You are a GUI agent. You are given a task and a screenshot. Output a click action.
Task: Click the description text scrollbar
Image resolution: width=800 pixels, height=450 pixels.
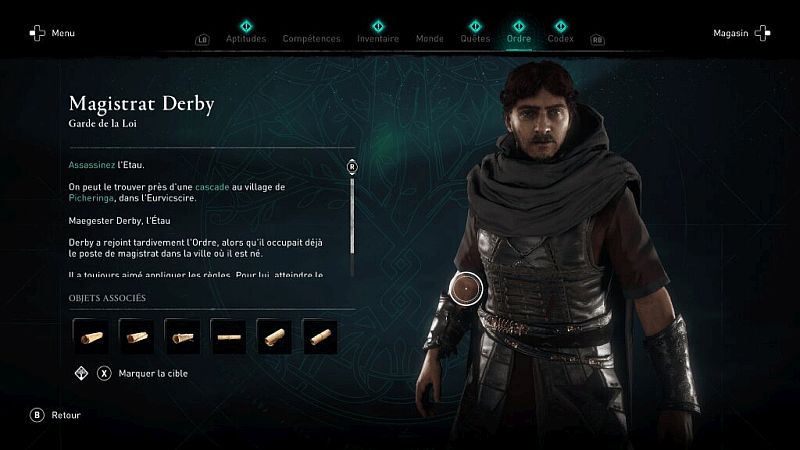pos(352,215)
